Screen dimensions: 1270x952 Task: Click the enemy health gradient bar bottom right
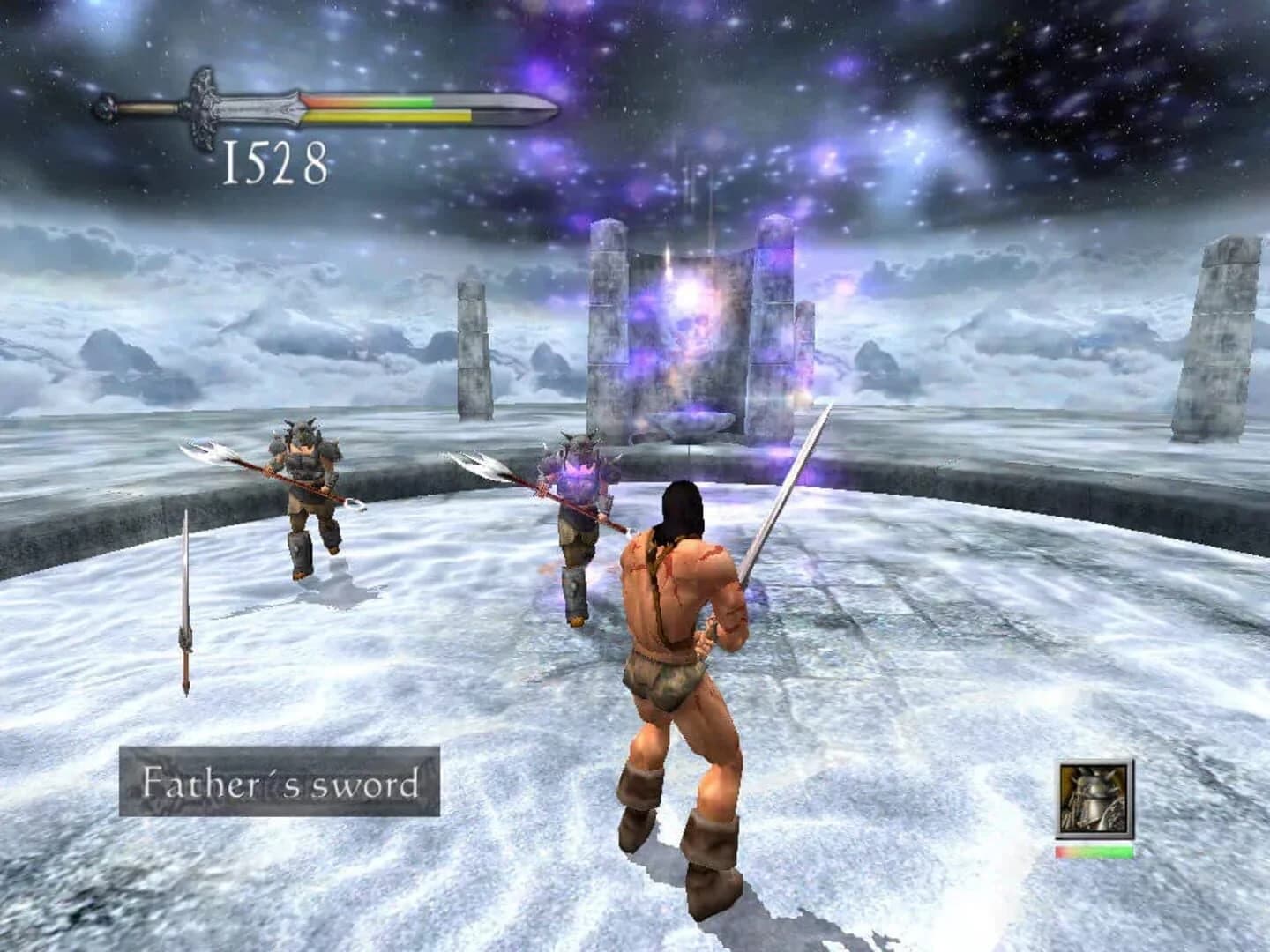click(1092, 853)
